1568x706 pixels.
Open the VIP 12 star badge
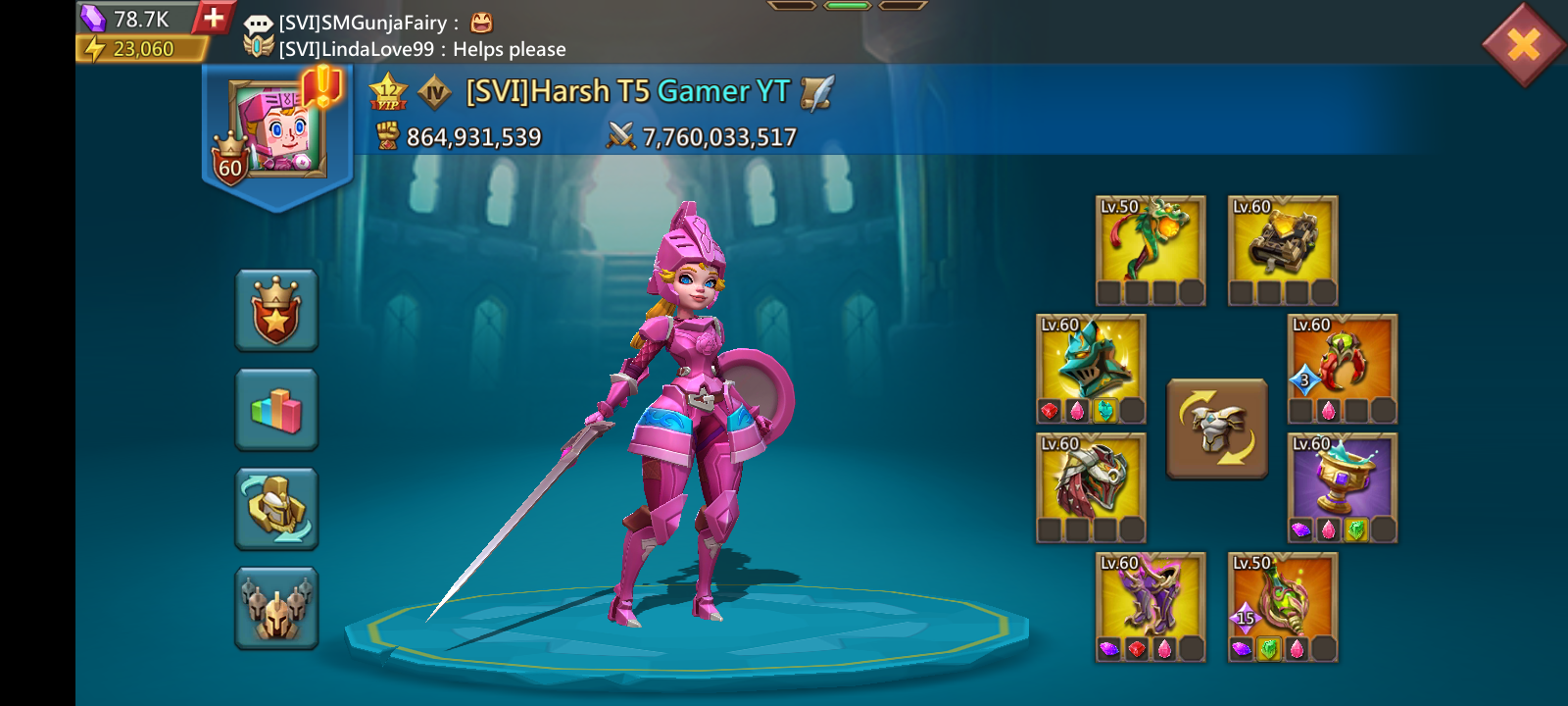coord(388,92)
